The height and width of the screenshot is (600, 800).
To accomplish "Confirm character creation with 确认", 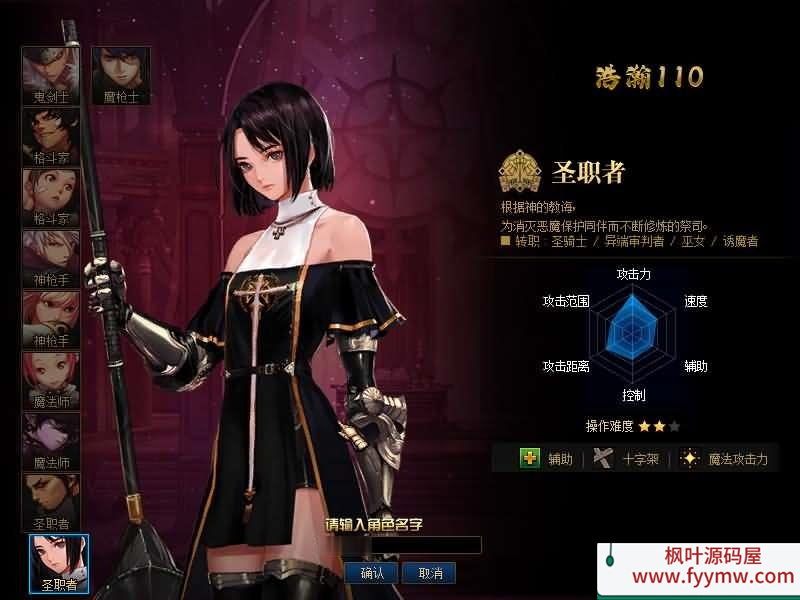I will (x=372, y=573).
